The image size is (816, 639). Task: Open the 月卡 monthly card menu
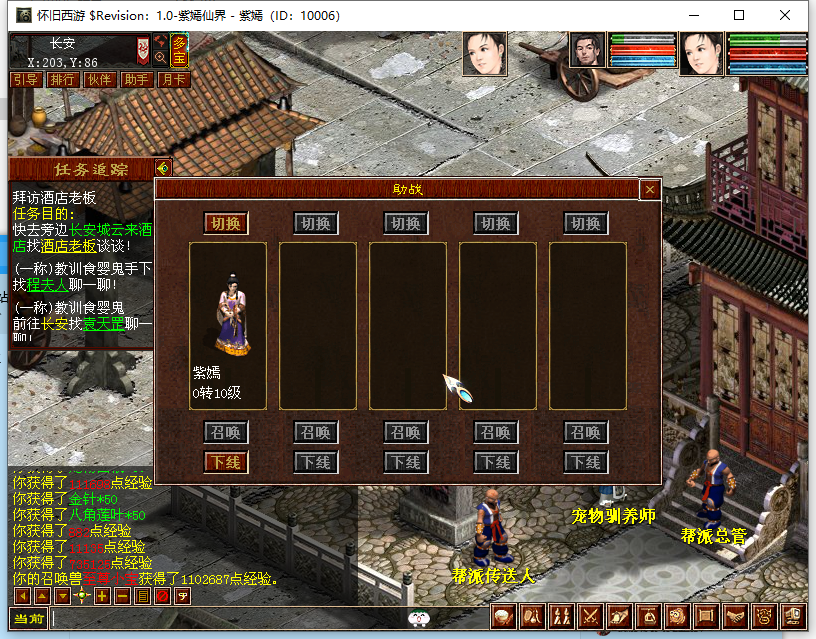(x=172, y=80)
